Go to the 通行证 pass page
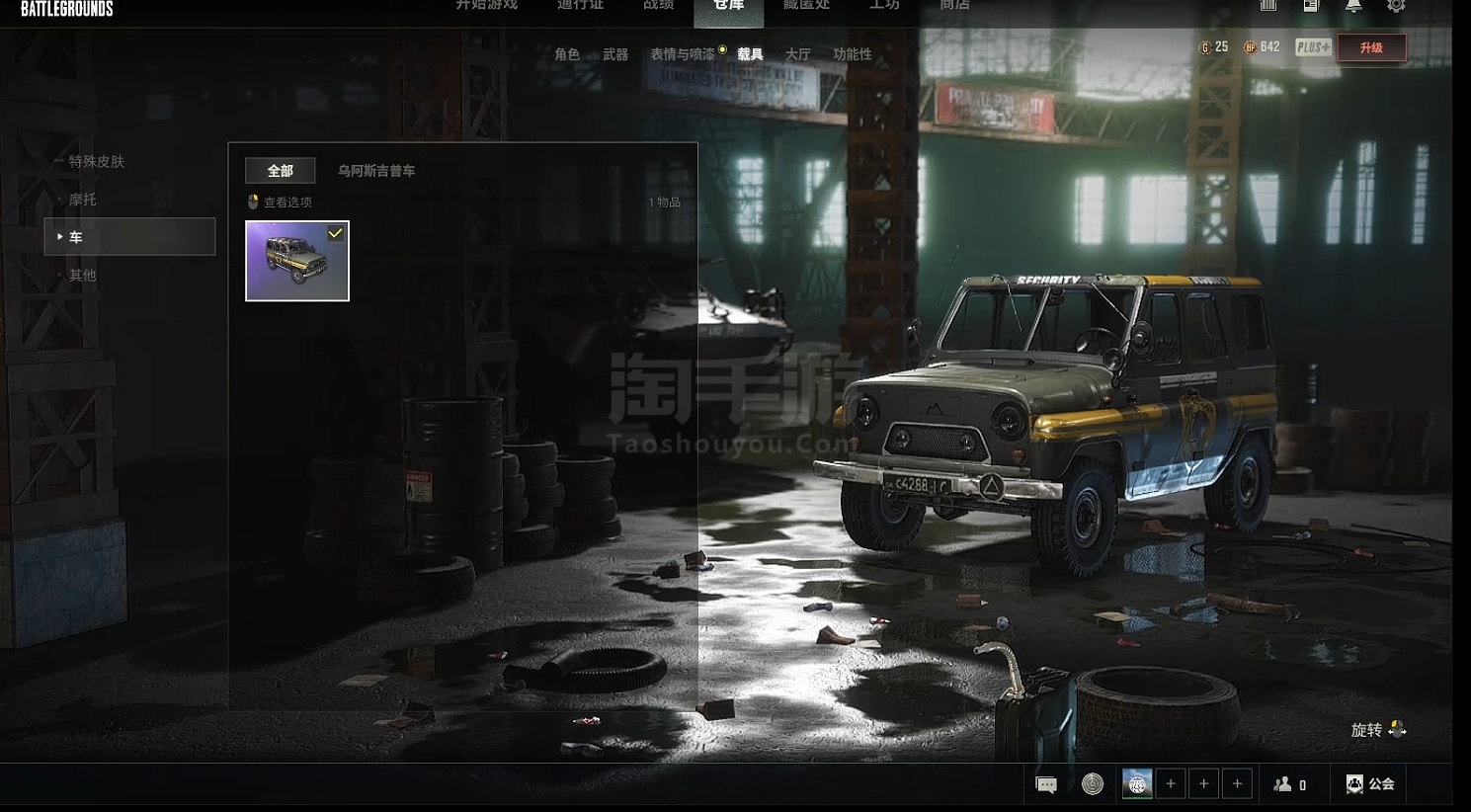 pyautogui.click(x=580, y=6)
